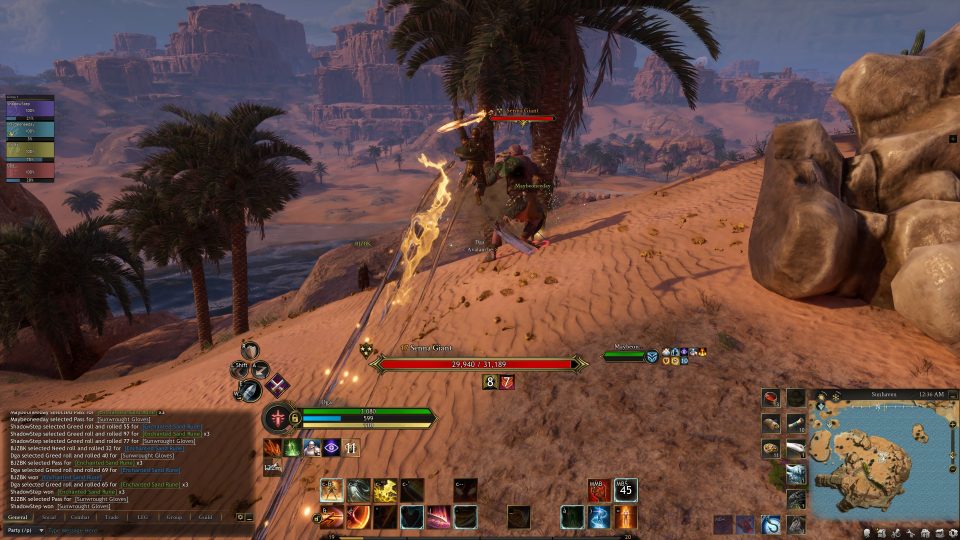The width and height of the screenshot is (960, 540).
Task: Switch to the General chat tab
Action: [20, 517]
